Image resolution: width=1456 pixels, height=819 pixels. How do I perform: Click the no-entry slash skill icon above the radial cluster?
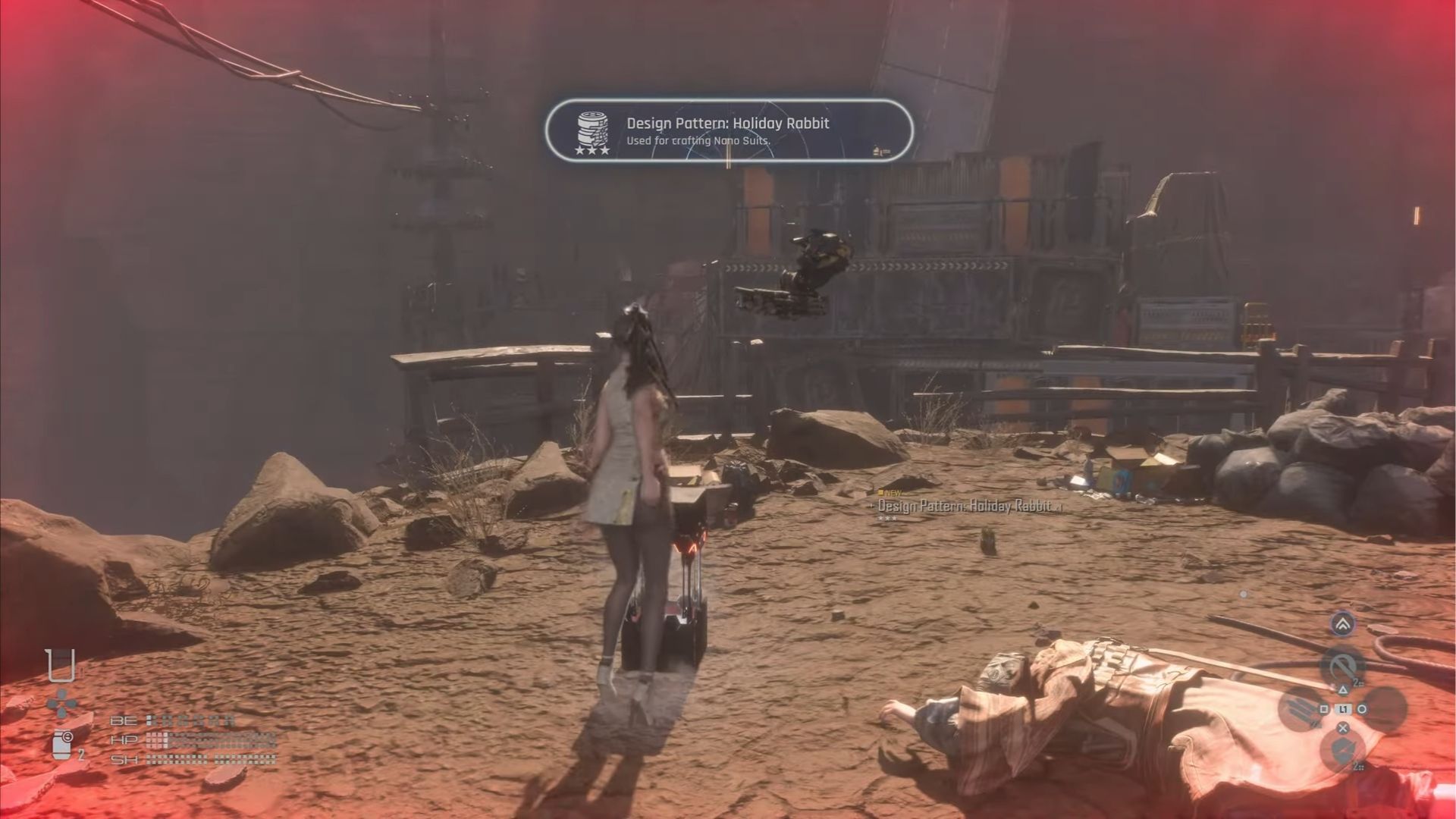pos(1344,666)
